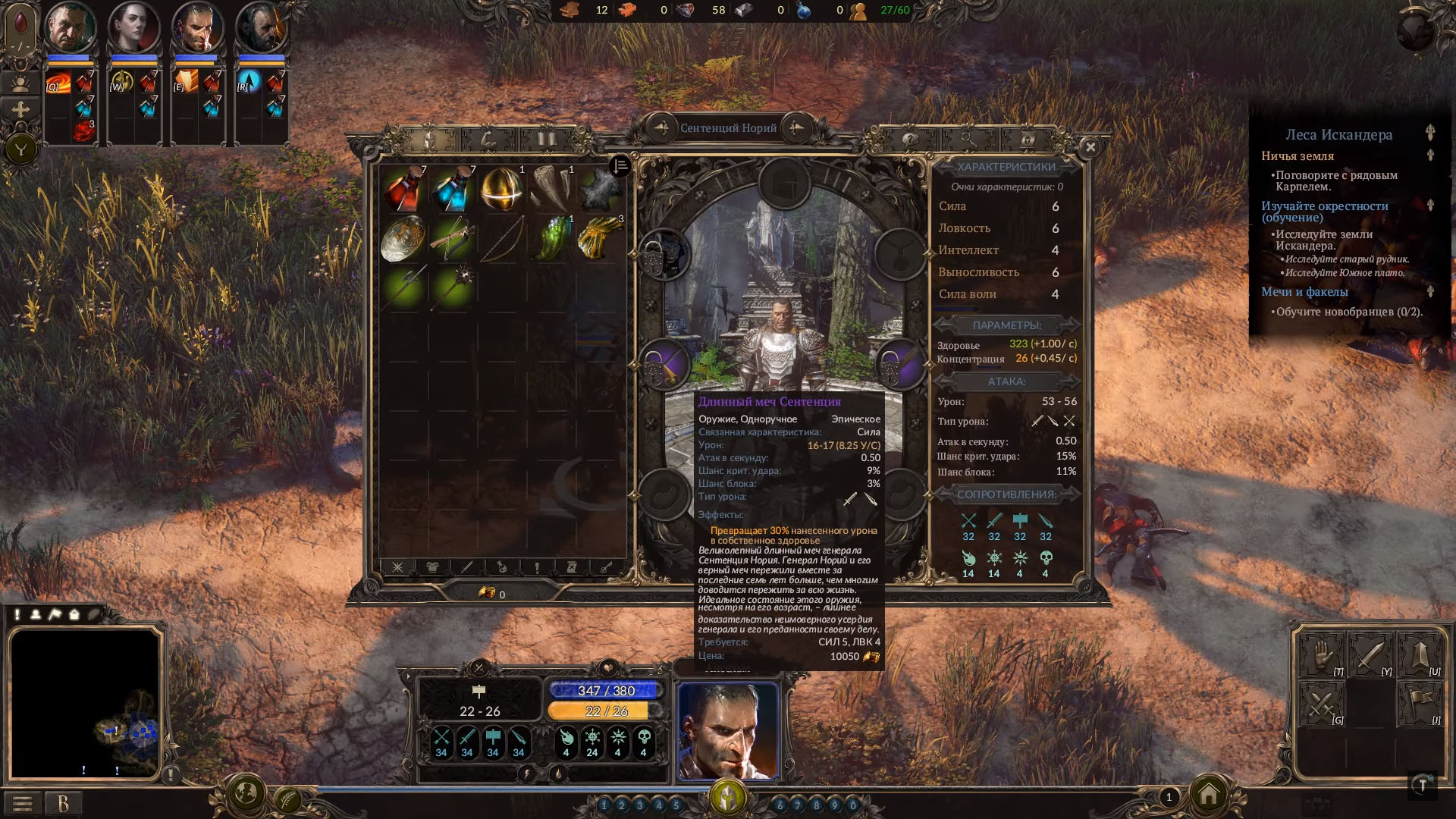This screenshot has width=1456, height=819.
Task: Click the minimap
Action: coord(85,702)
